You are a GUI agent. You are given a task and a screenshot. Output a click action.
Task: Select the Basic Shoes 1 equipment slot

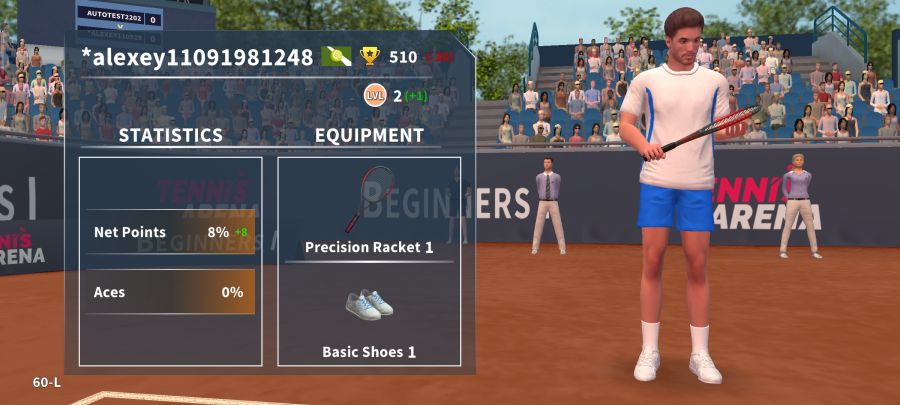369,315
